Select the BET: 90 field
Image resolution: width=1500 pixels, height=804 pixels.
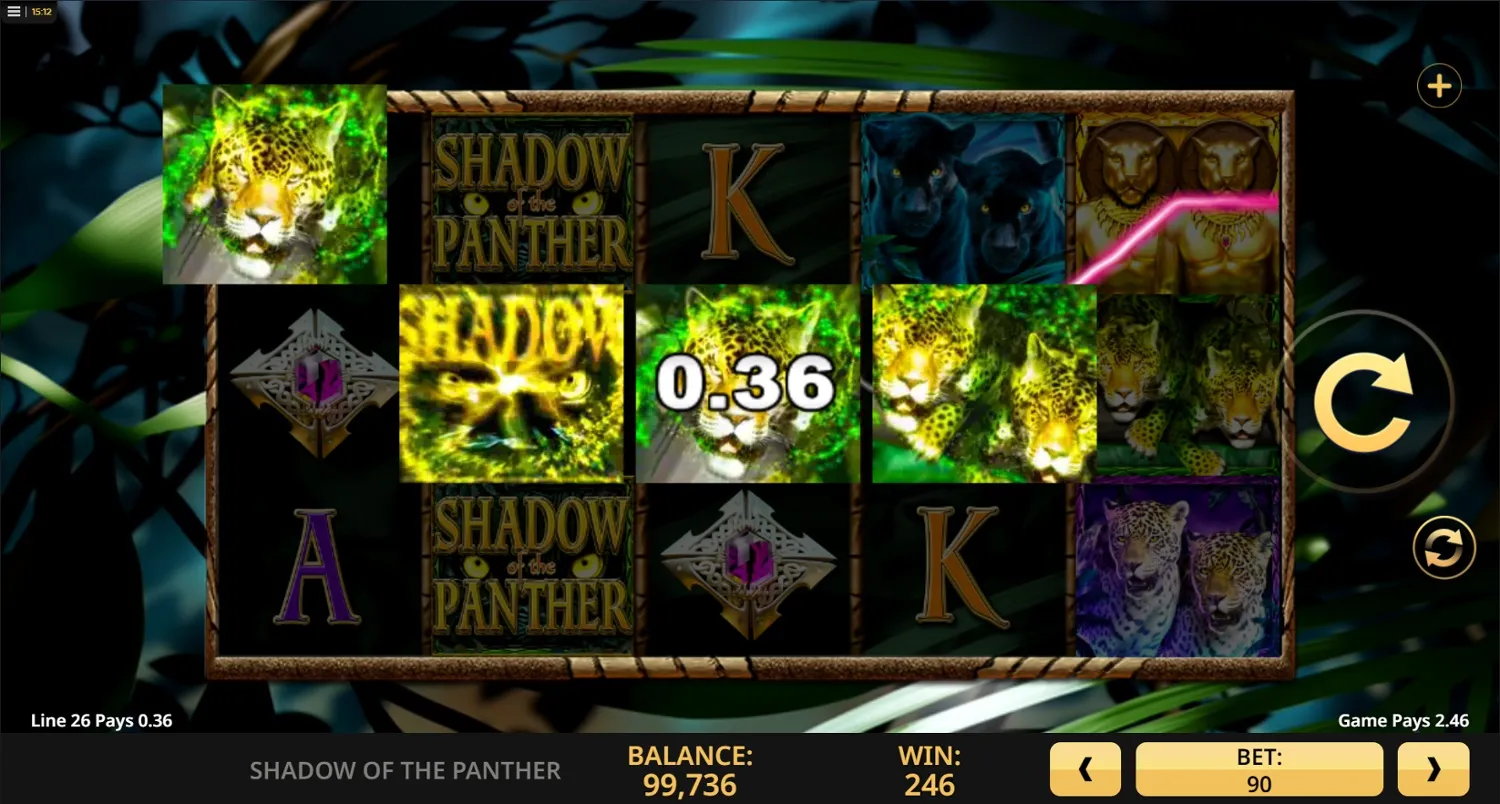pyautogui.click(x=1258, y=769)
